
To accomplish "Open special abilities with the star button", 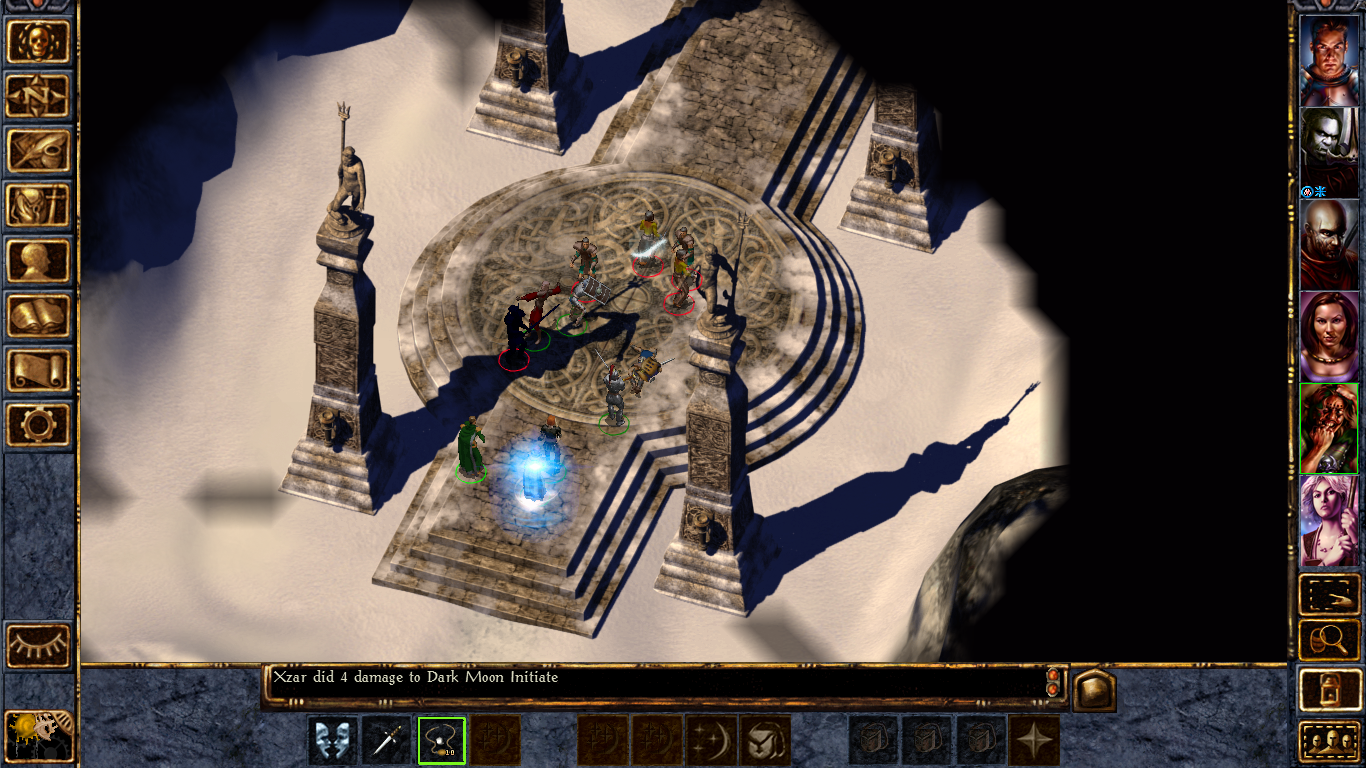I will (1034, 741).
